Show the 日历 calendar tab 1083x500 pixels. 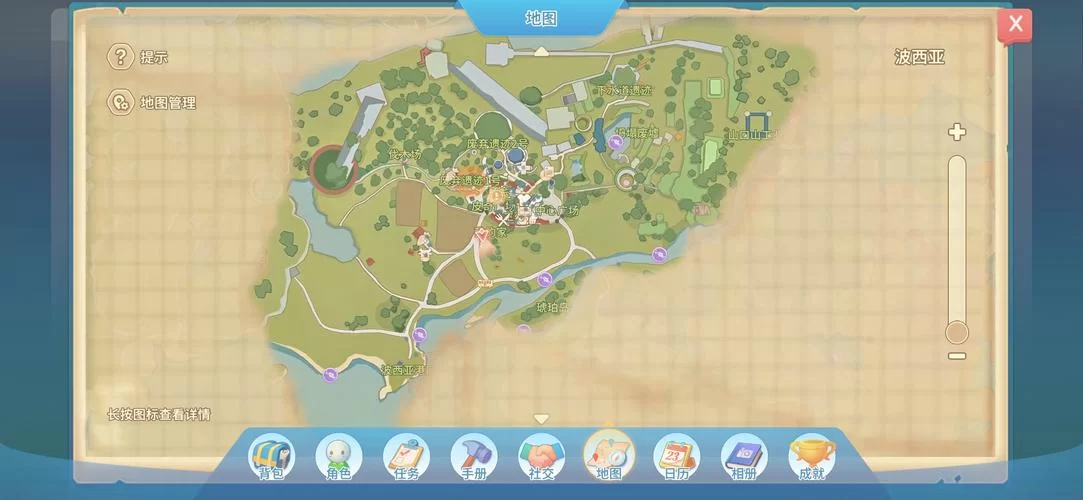click(x=677, y=458)
